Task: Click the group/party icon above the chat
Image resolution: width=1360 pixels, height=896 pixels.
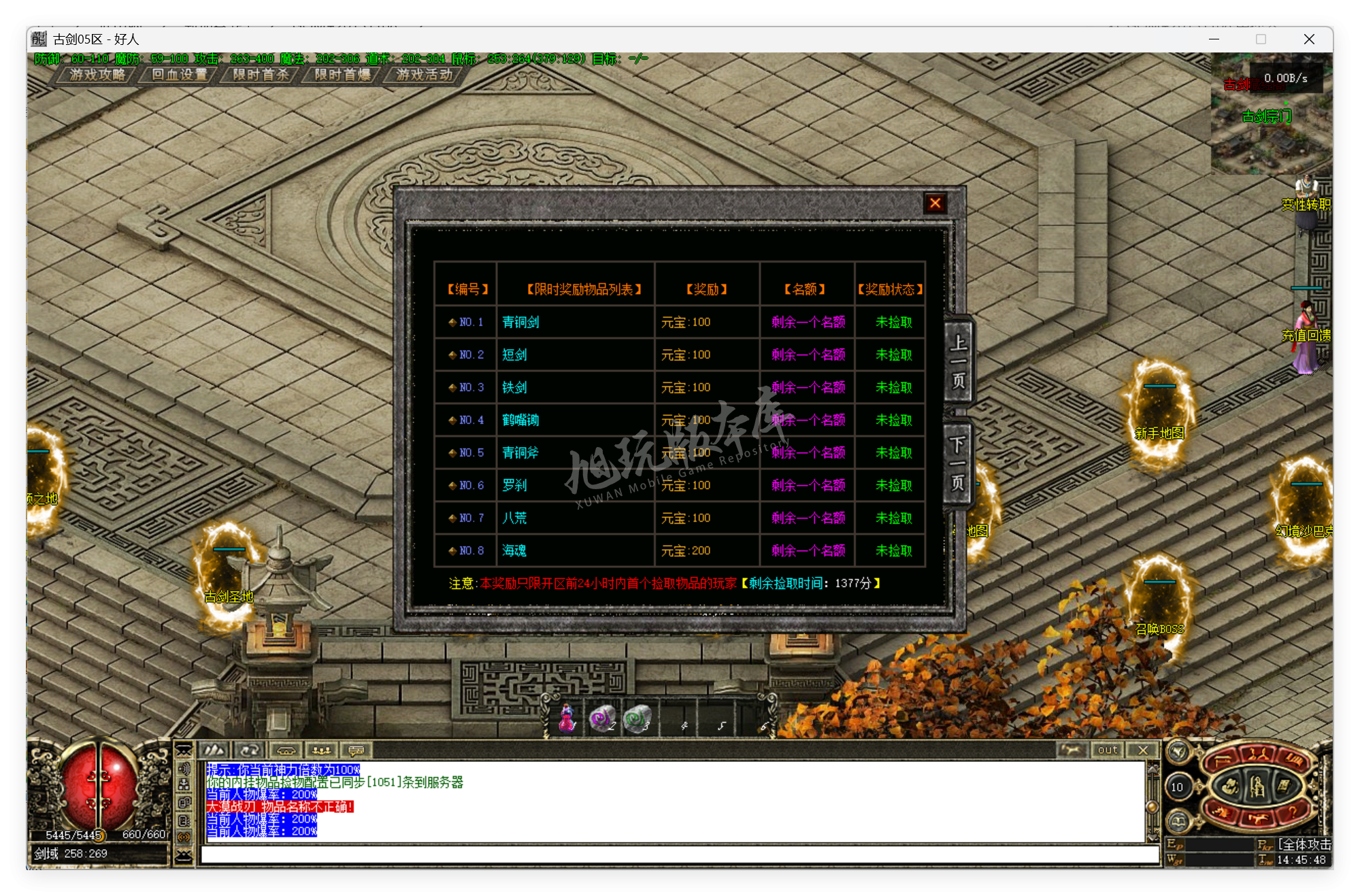Action: pos(322,750)
